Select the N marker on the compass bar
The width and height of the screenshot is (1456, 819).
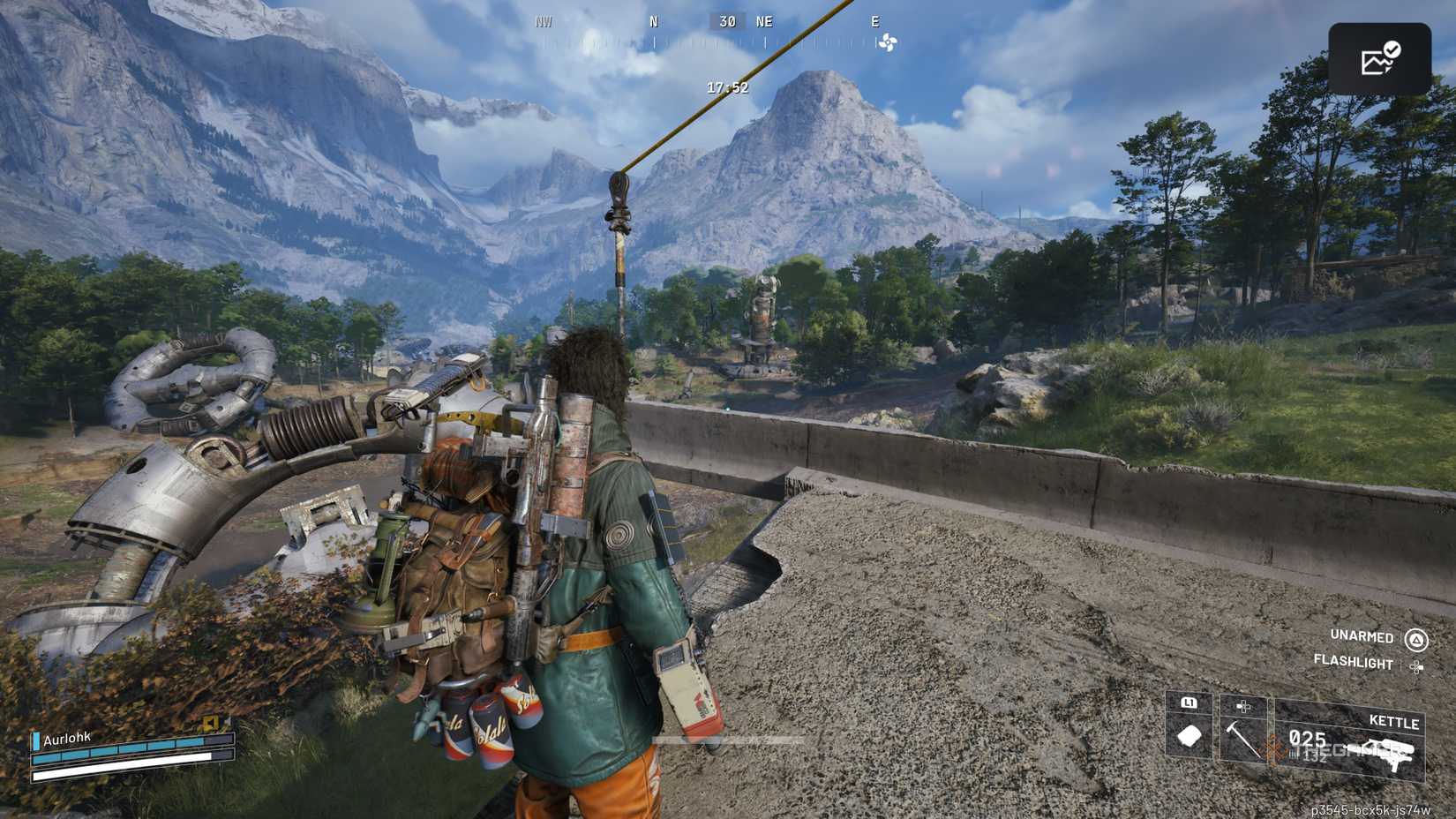[x=653, y=21]
